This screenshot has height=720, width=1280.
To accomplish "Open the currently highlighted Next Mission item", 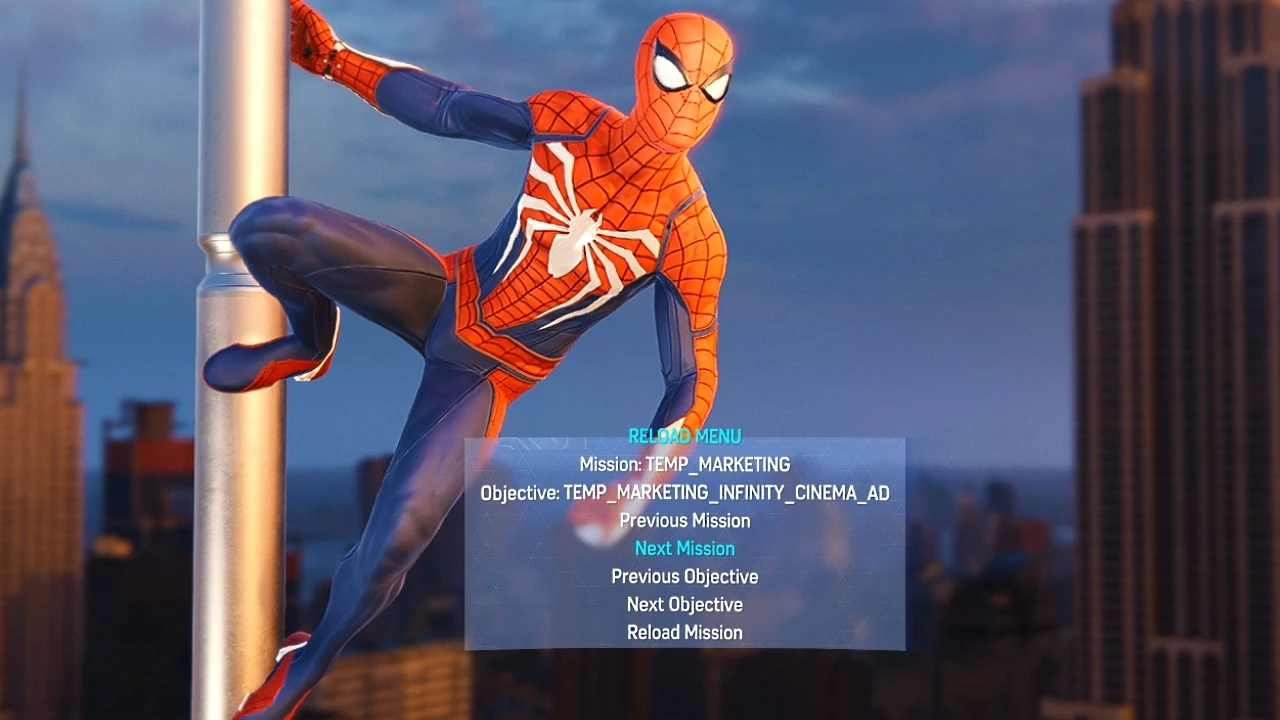I will 684,548.
